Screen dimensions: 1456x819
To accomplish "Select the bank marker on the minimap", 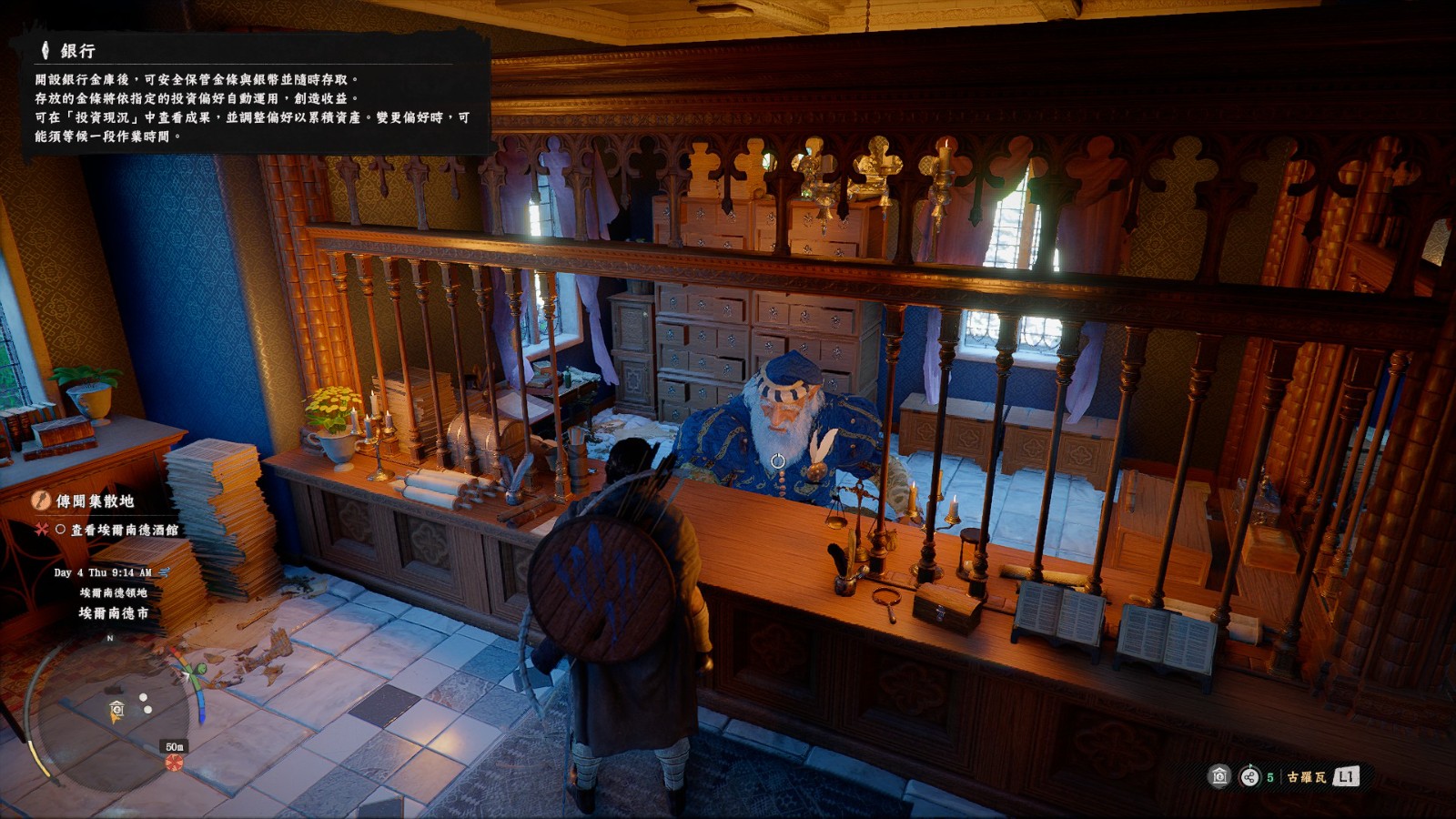I will pyautogui.click(x=116, y=710).
